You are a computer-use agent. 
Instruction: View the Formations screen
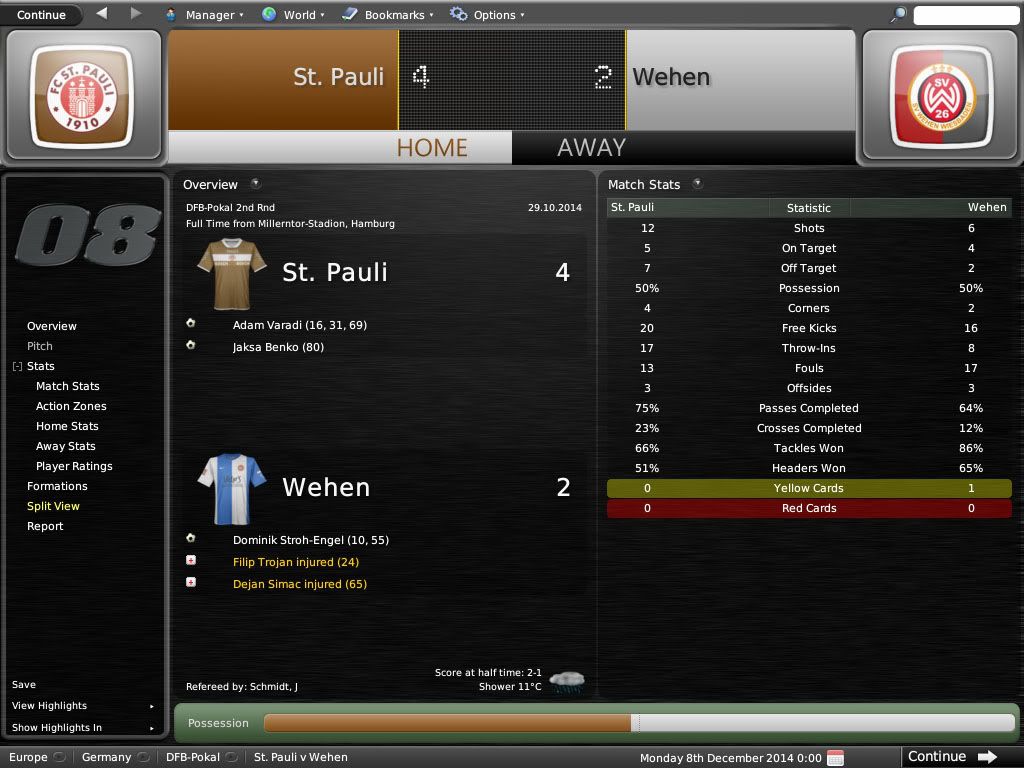[57, 486]
